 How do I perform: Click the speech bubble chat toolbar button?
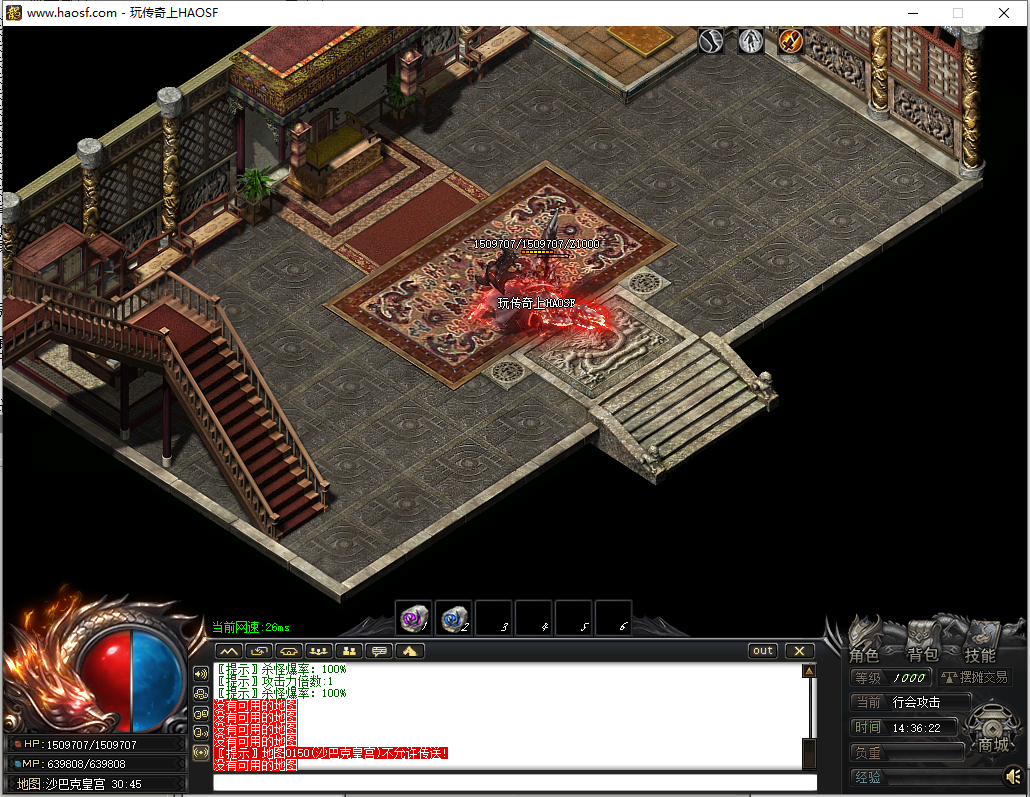coord(379,651)
